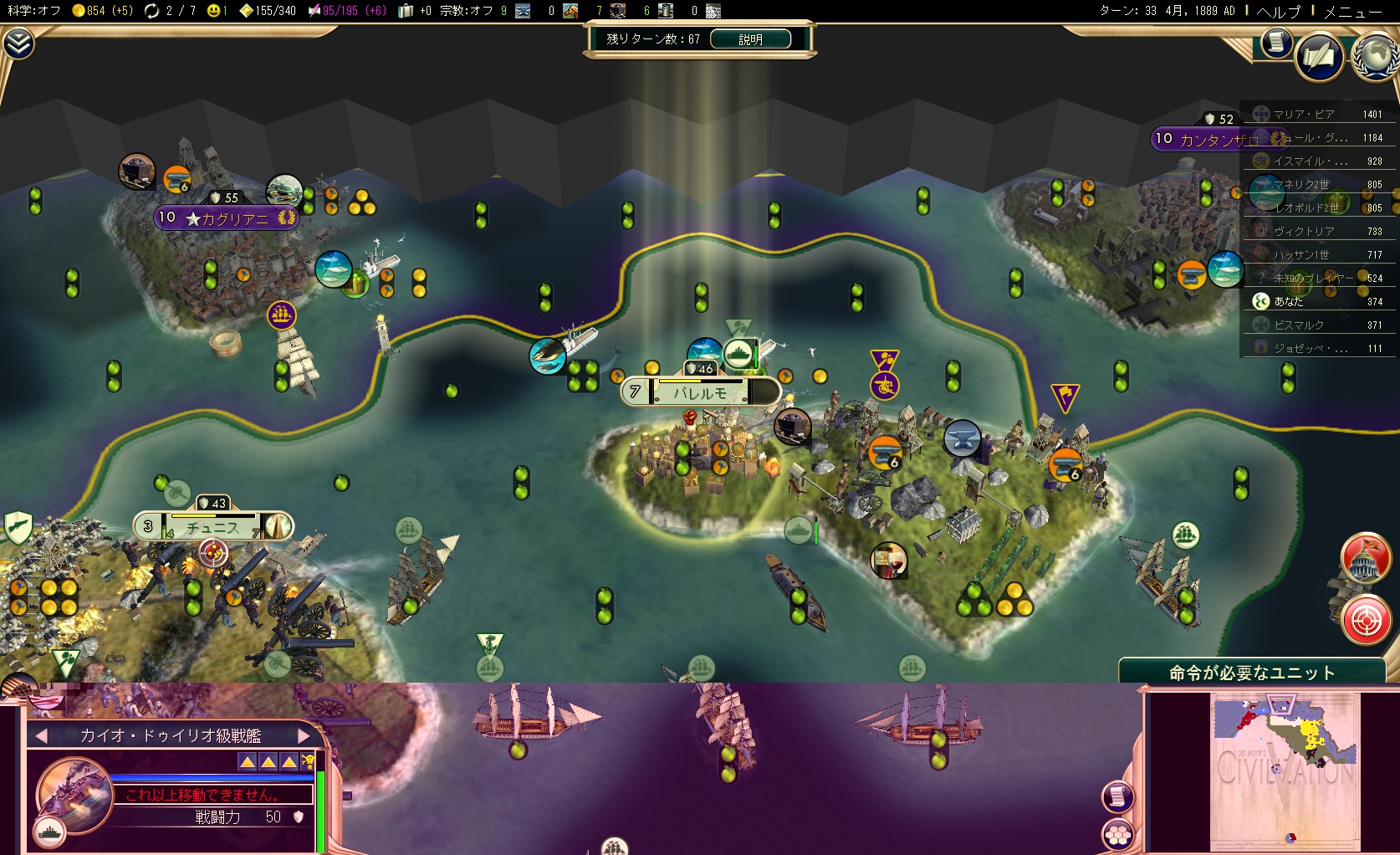
Task: Click on the minimap
Action: pyautogui.click(x=1284, y=770)
